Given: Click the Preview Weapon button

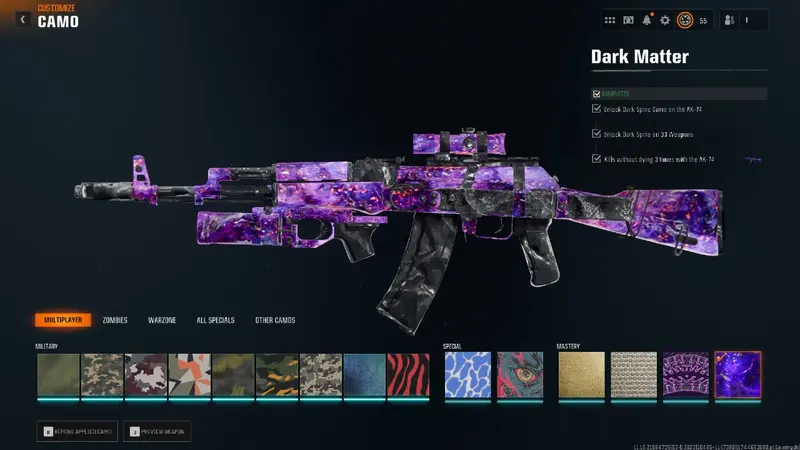Looking at the screenshot, I should tap(157, 431).
